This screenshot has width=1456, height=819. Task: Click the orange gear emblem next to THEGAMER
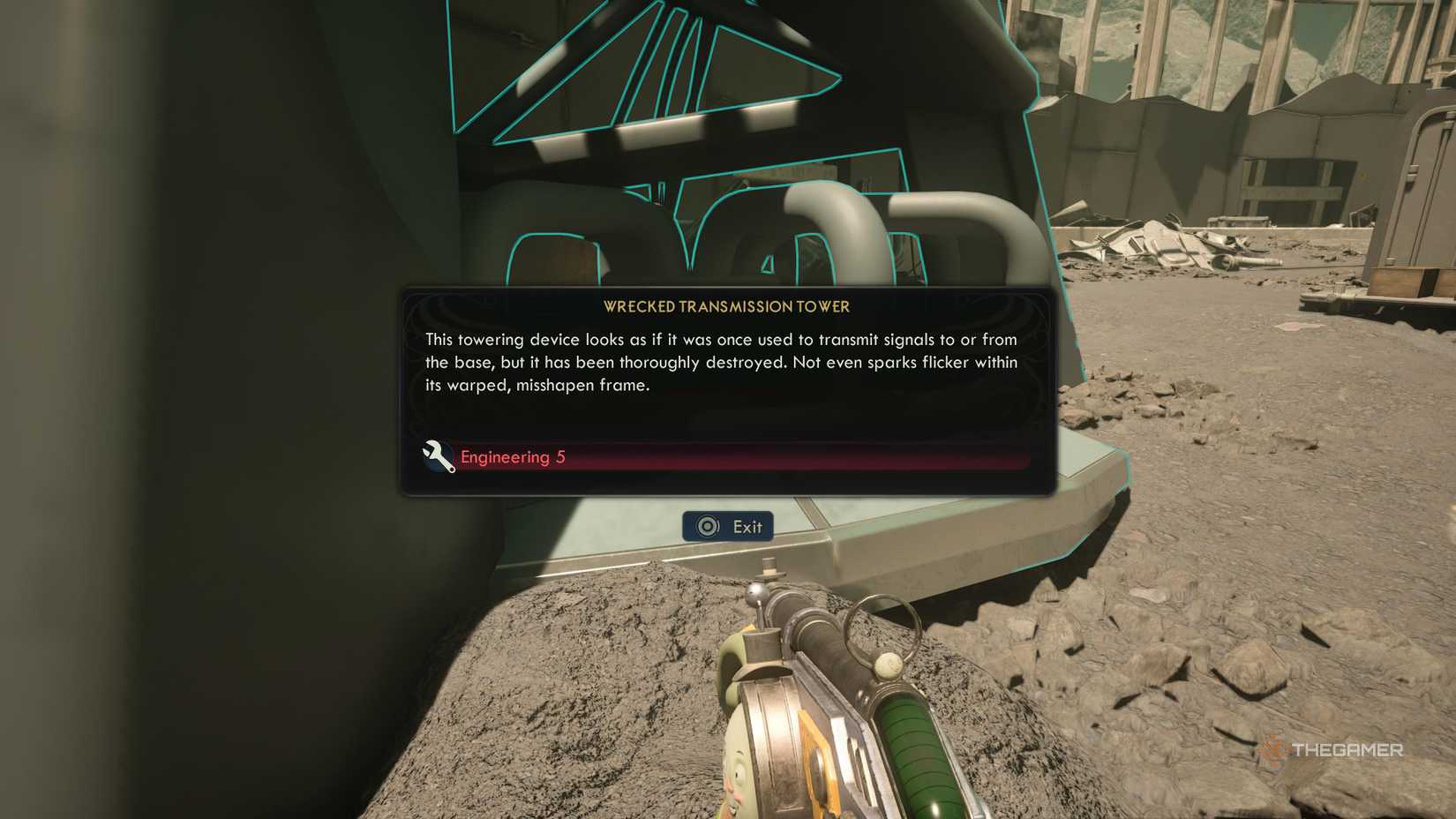point(1274,751)
